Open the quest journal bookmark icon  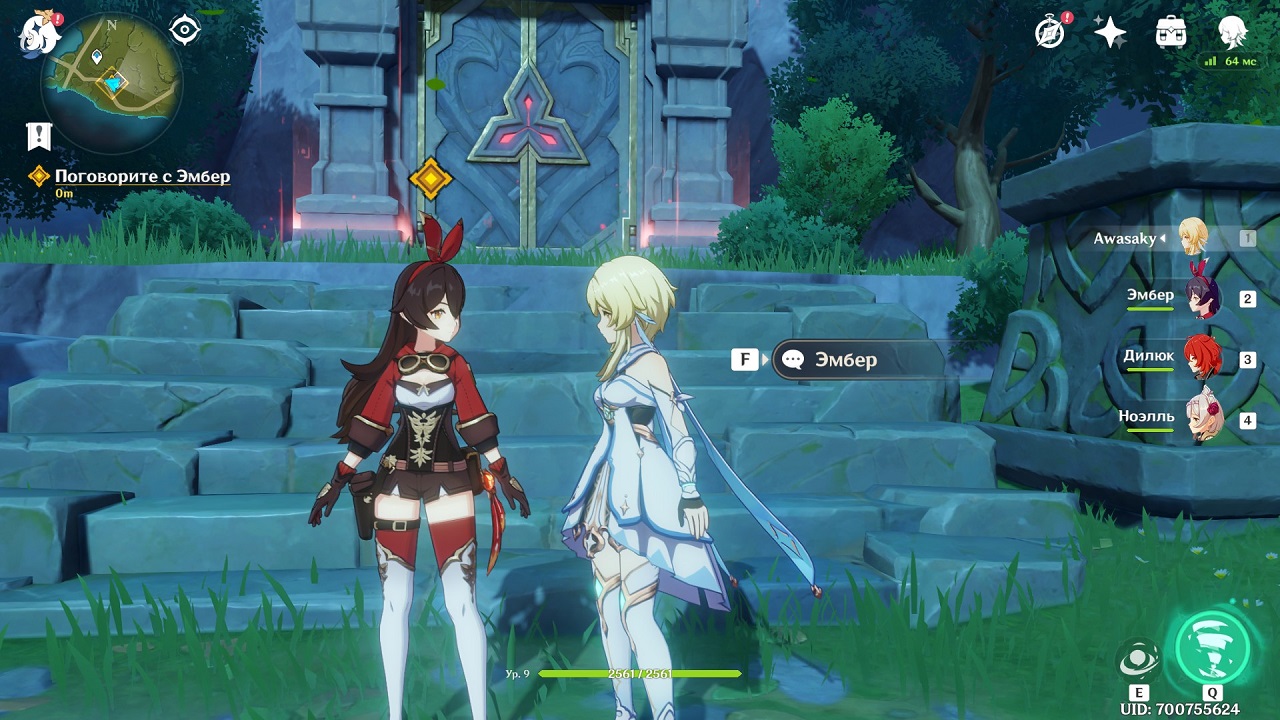click(39, 136)
